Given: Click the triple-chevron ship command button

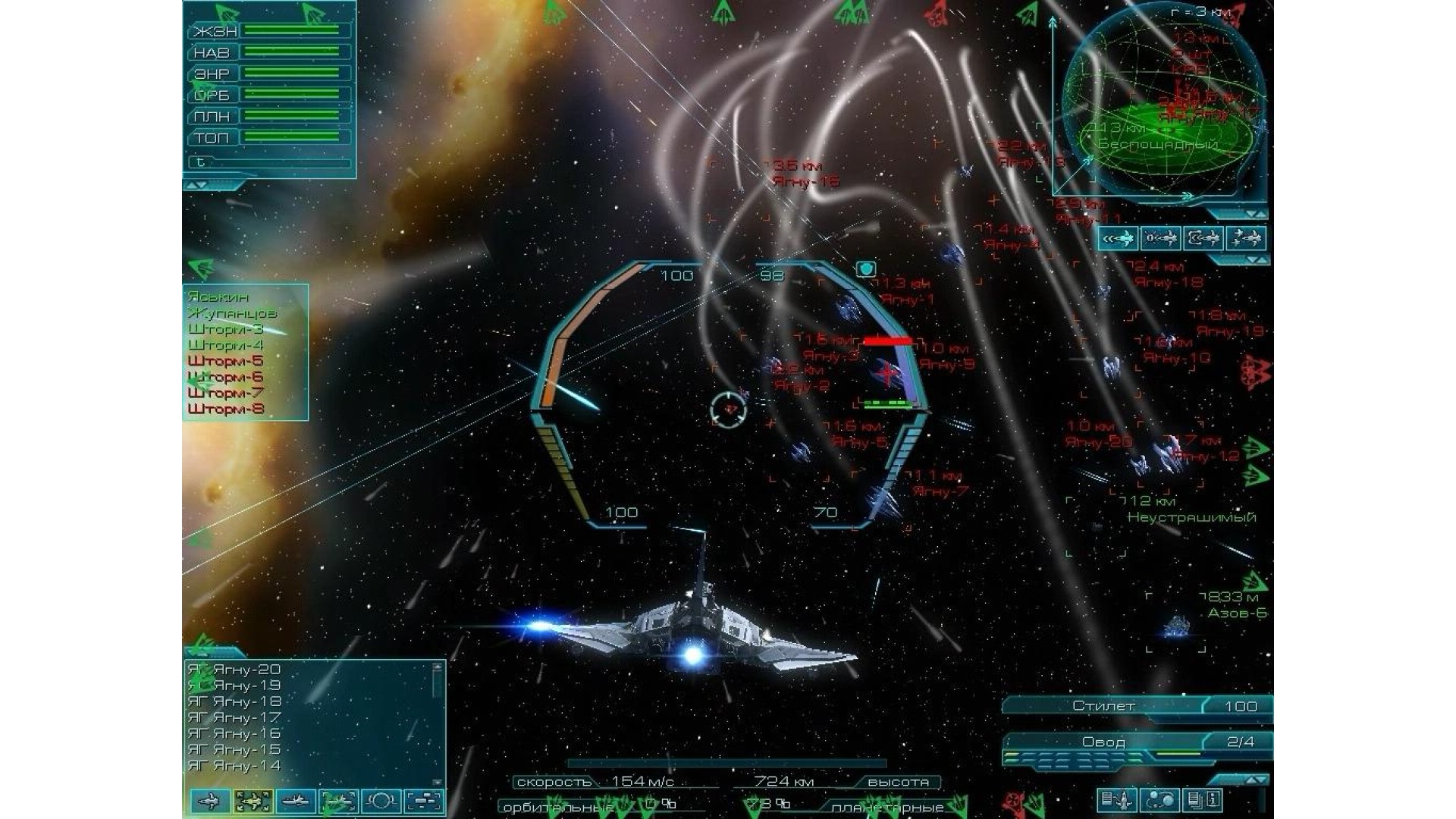Looking at the screenshot, I should (1119, 239).
